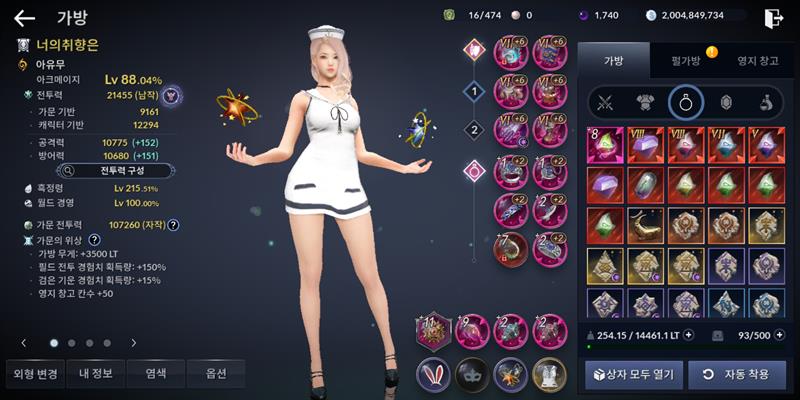Open all boxes with 상자 모두 열기

click(x=634, y=374)
